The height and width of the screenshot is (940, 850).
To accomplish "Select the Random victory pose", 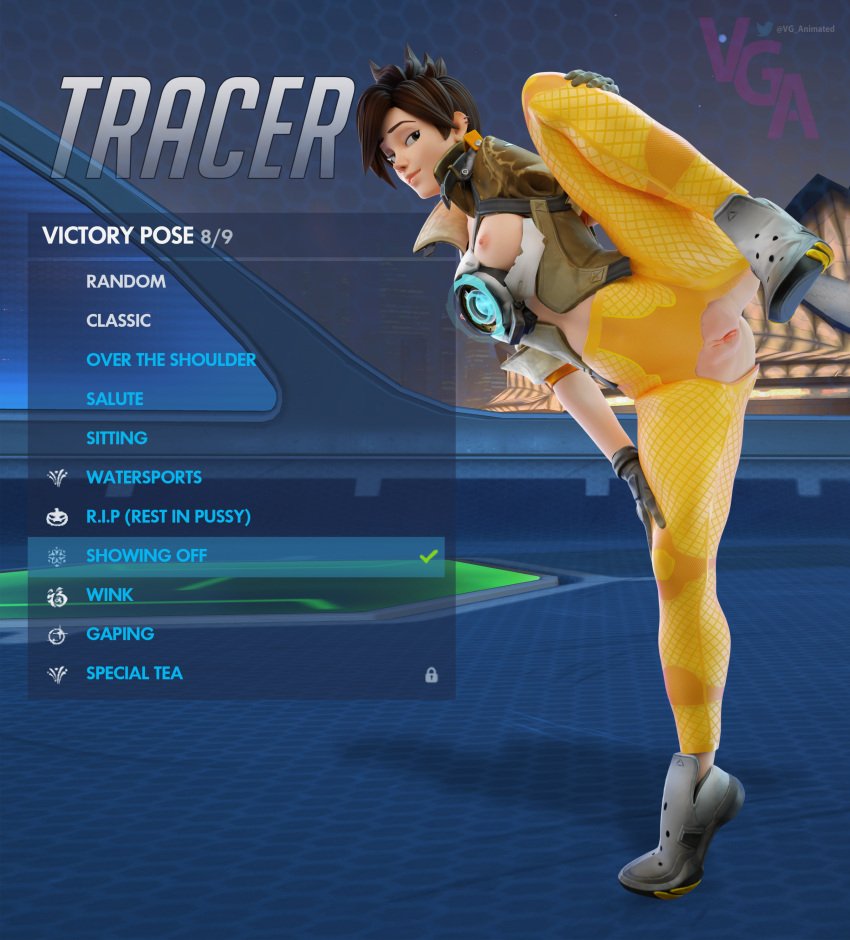I will (x=126, y=281).
